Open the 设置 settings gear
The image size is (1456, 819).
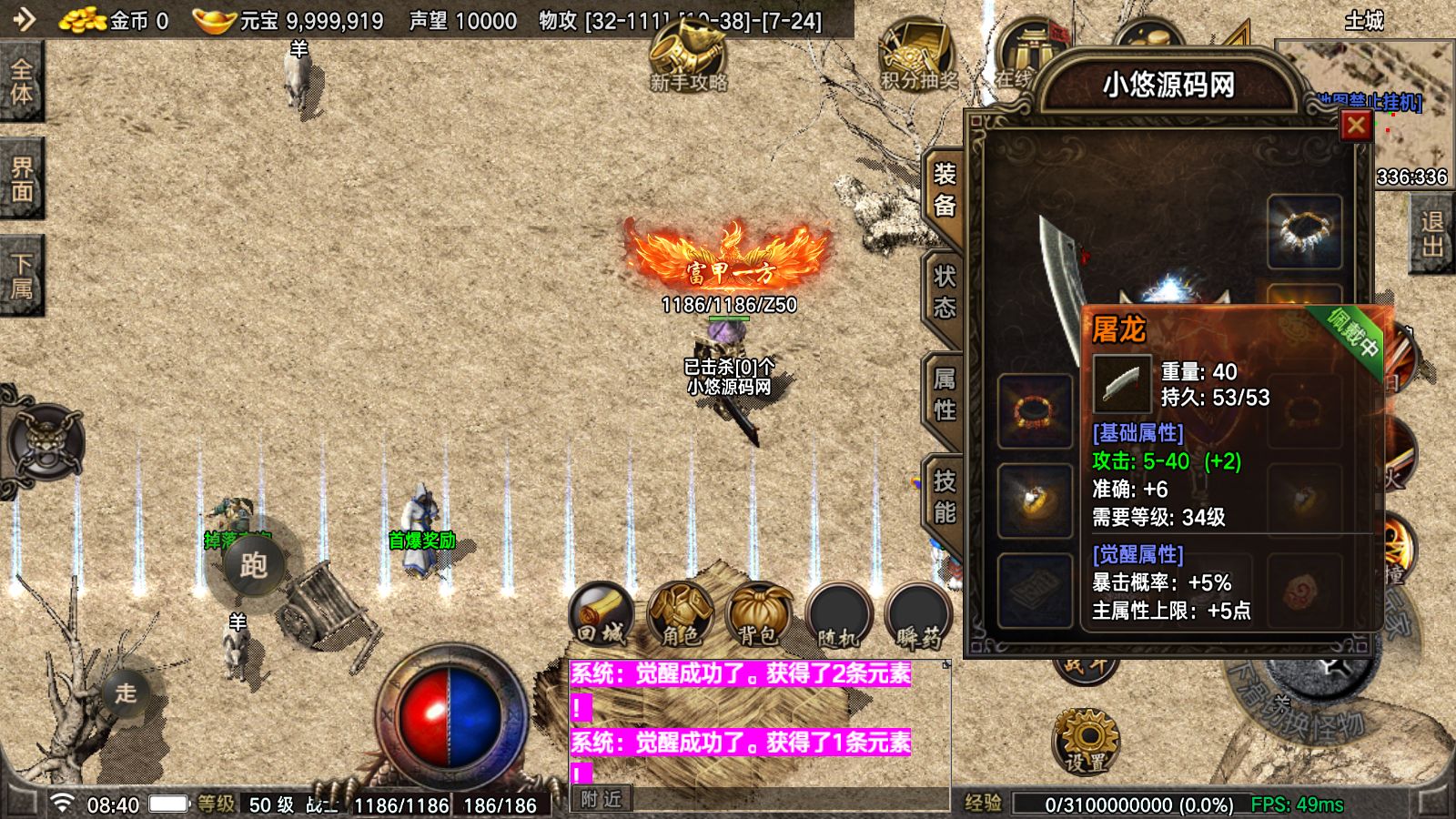pos(1087,740)
